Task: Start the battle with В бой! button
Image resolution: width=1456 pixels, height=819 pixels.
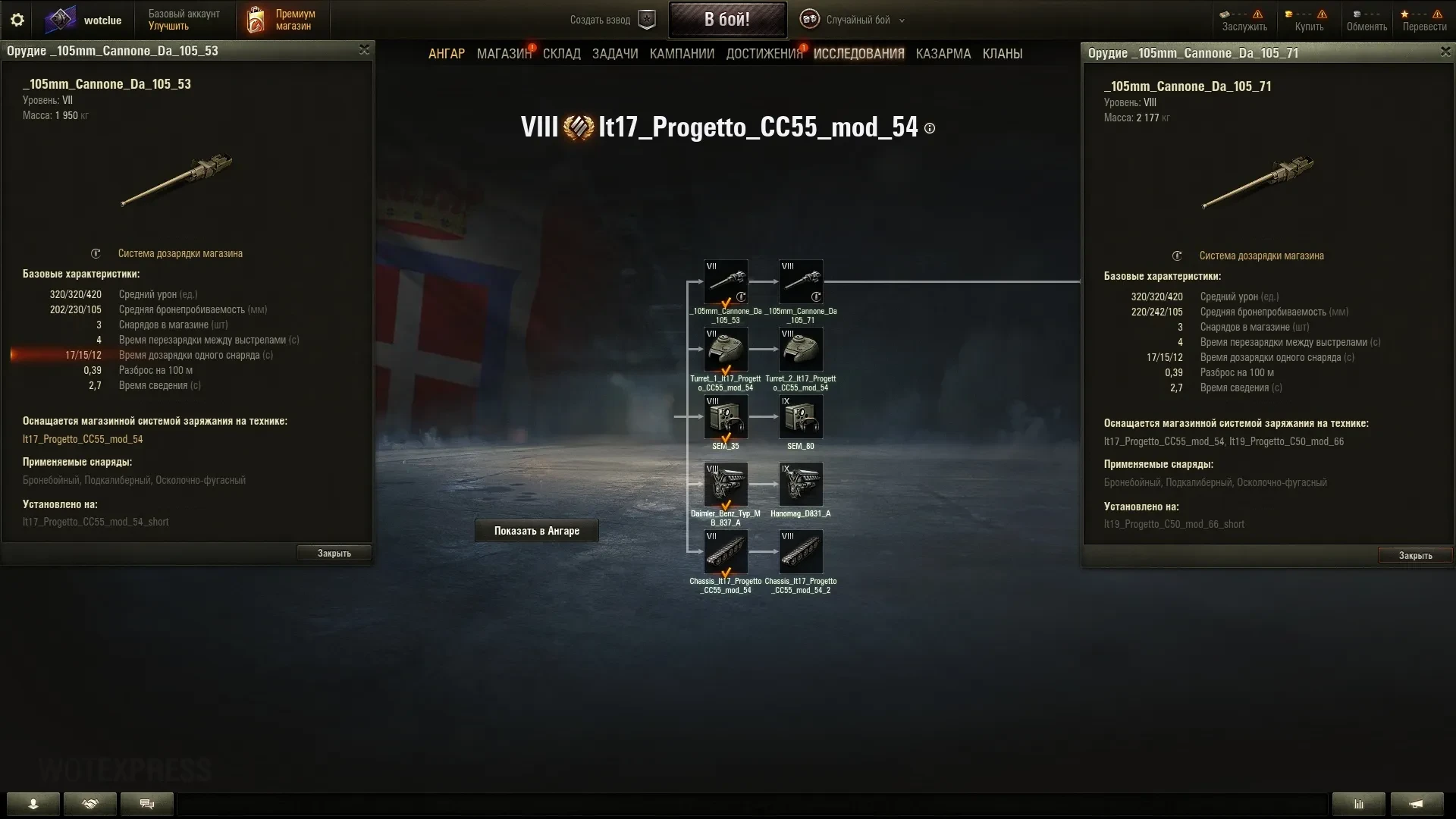Action: coord(726,20)
